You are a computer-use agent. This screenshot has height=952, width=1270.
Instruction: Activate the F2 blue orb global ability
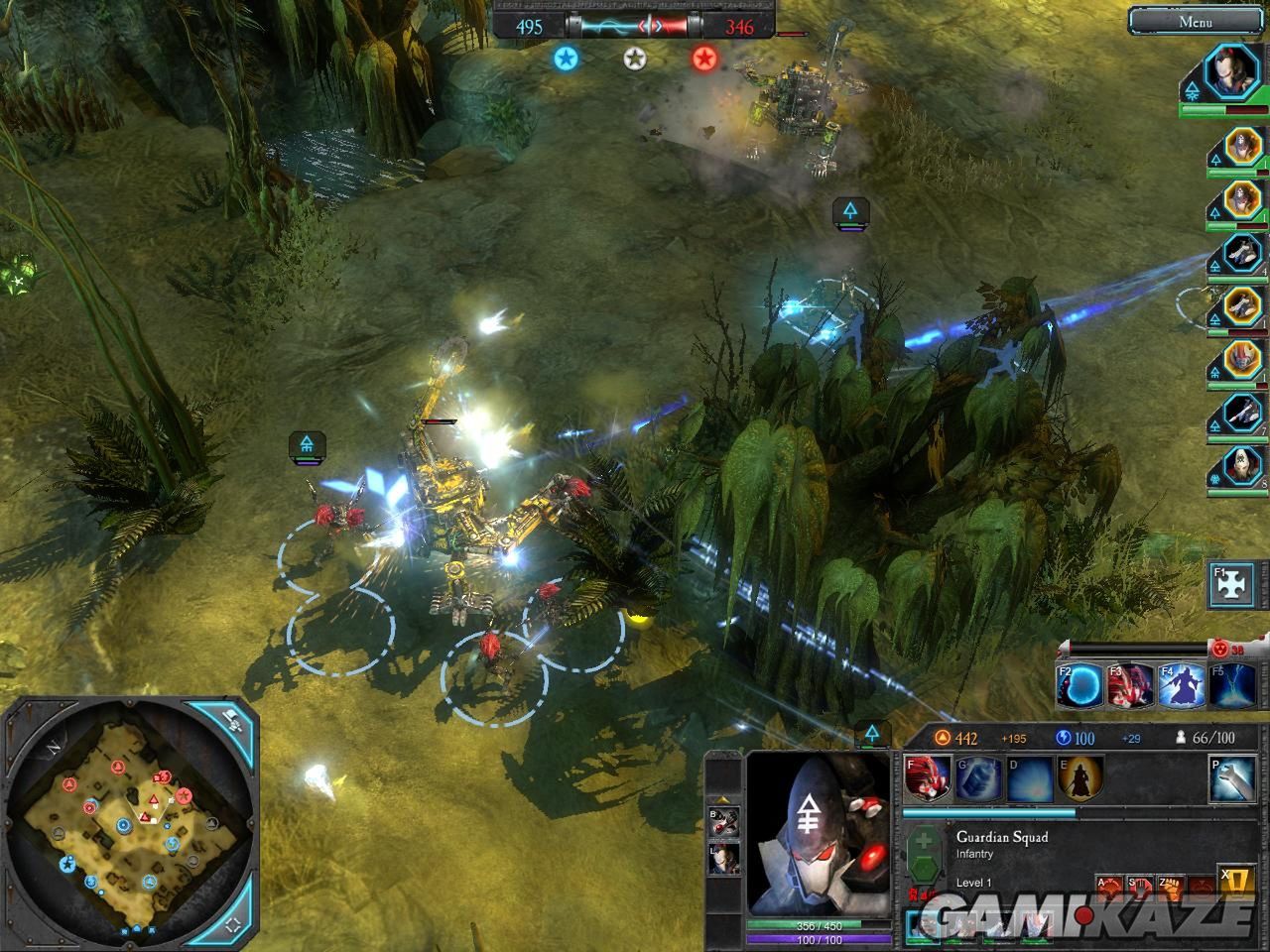point(1079,685)
